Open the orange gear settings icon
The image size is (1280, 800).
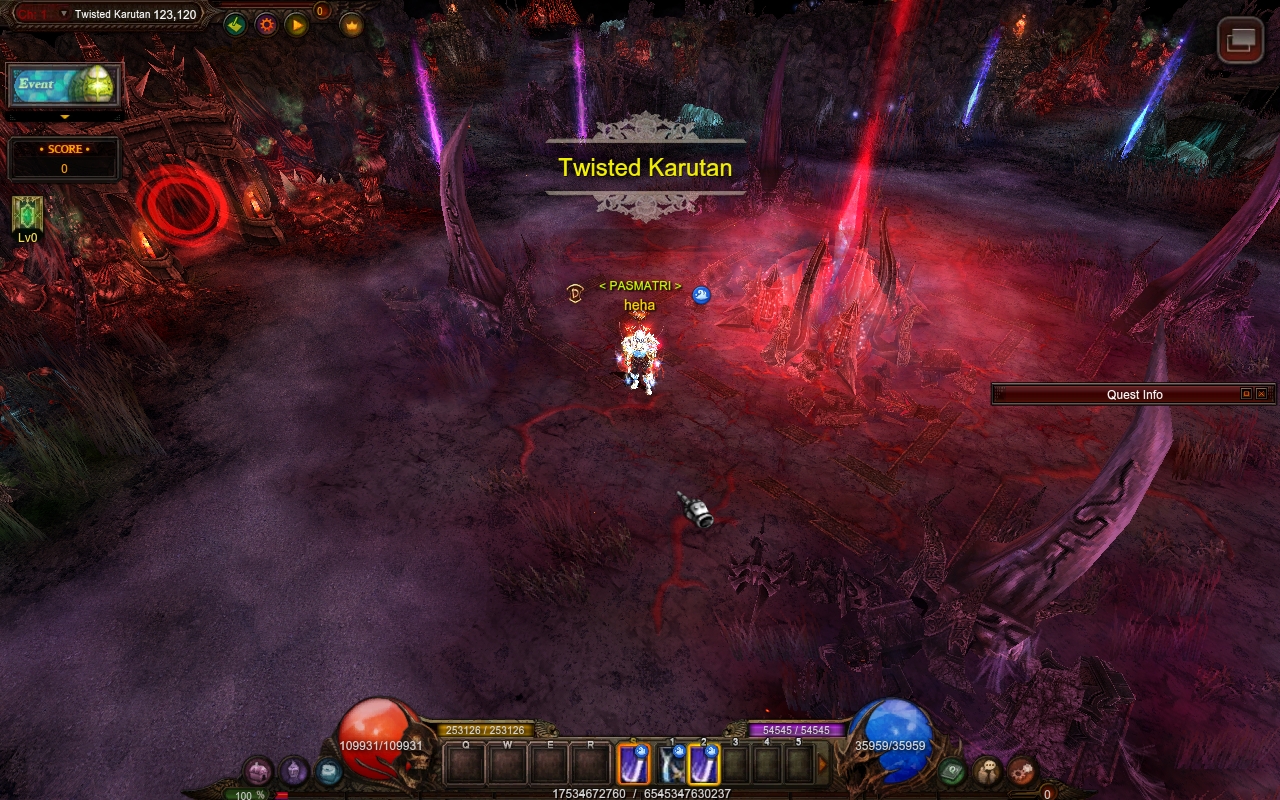(x=266, y=24)
